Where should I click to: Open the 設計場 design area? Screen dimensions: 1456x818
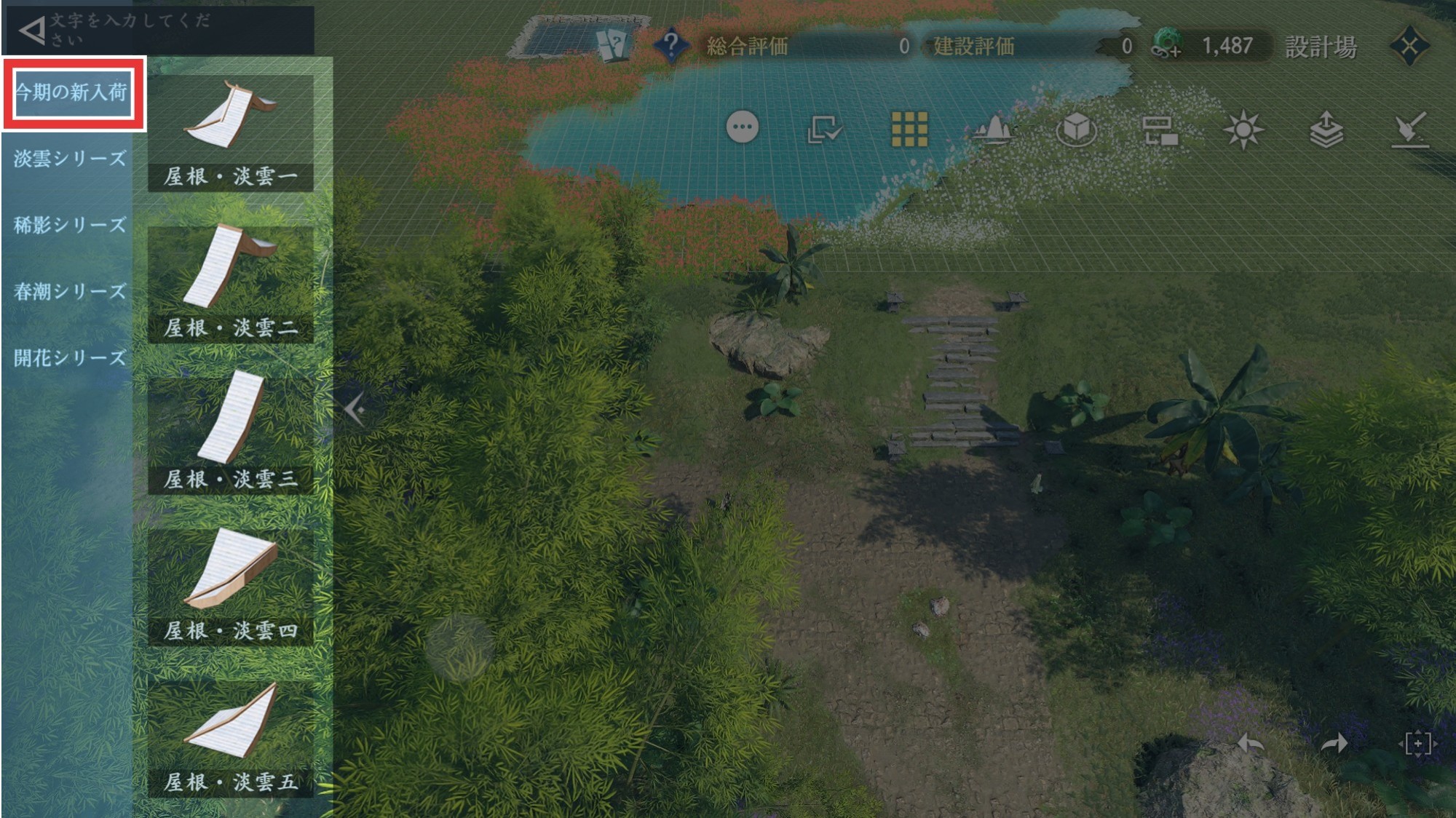1321,47
